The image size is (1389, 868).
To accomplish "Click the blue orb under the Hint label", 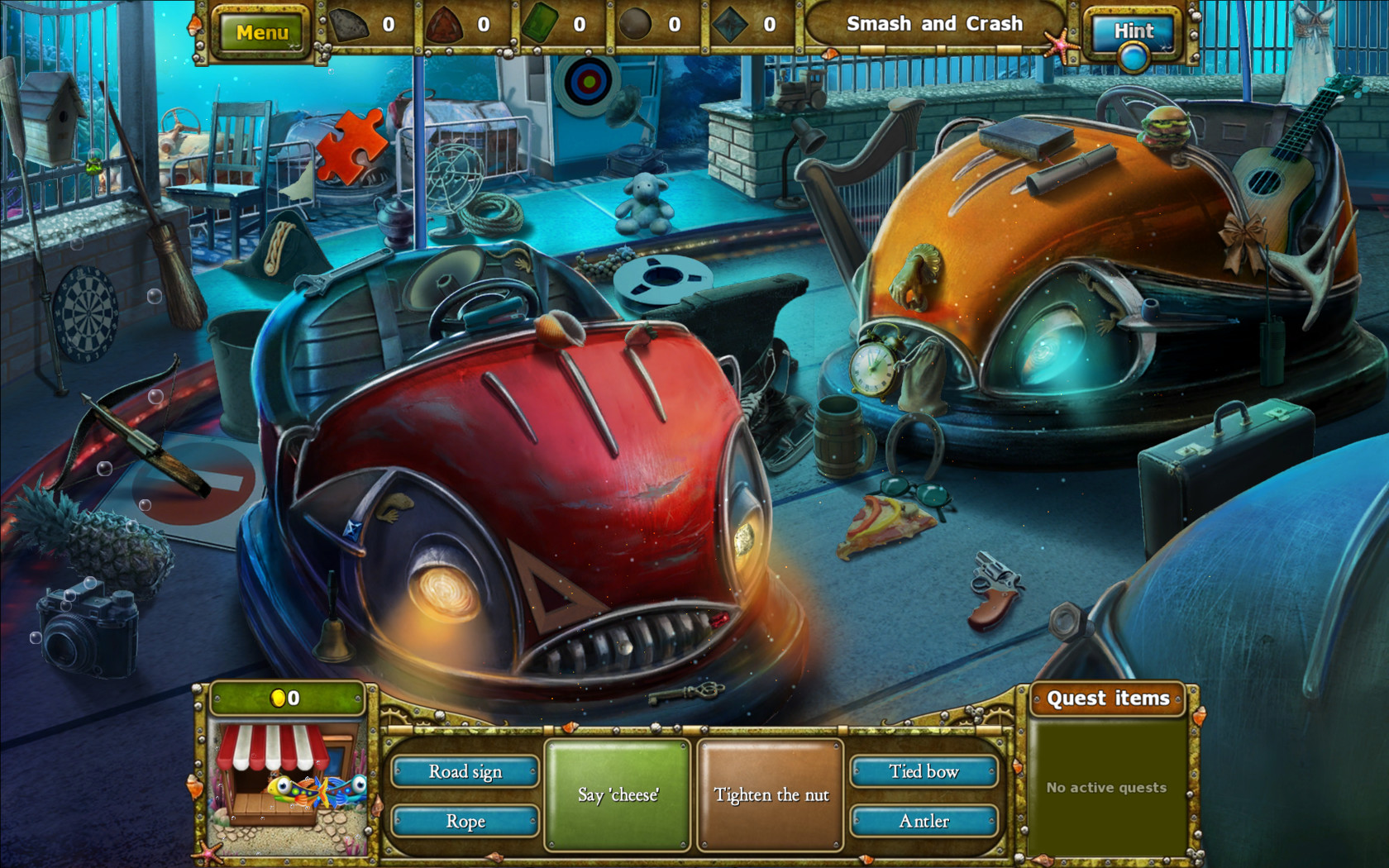I will tap(1134, 57).
